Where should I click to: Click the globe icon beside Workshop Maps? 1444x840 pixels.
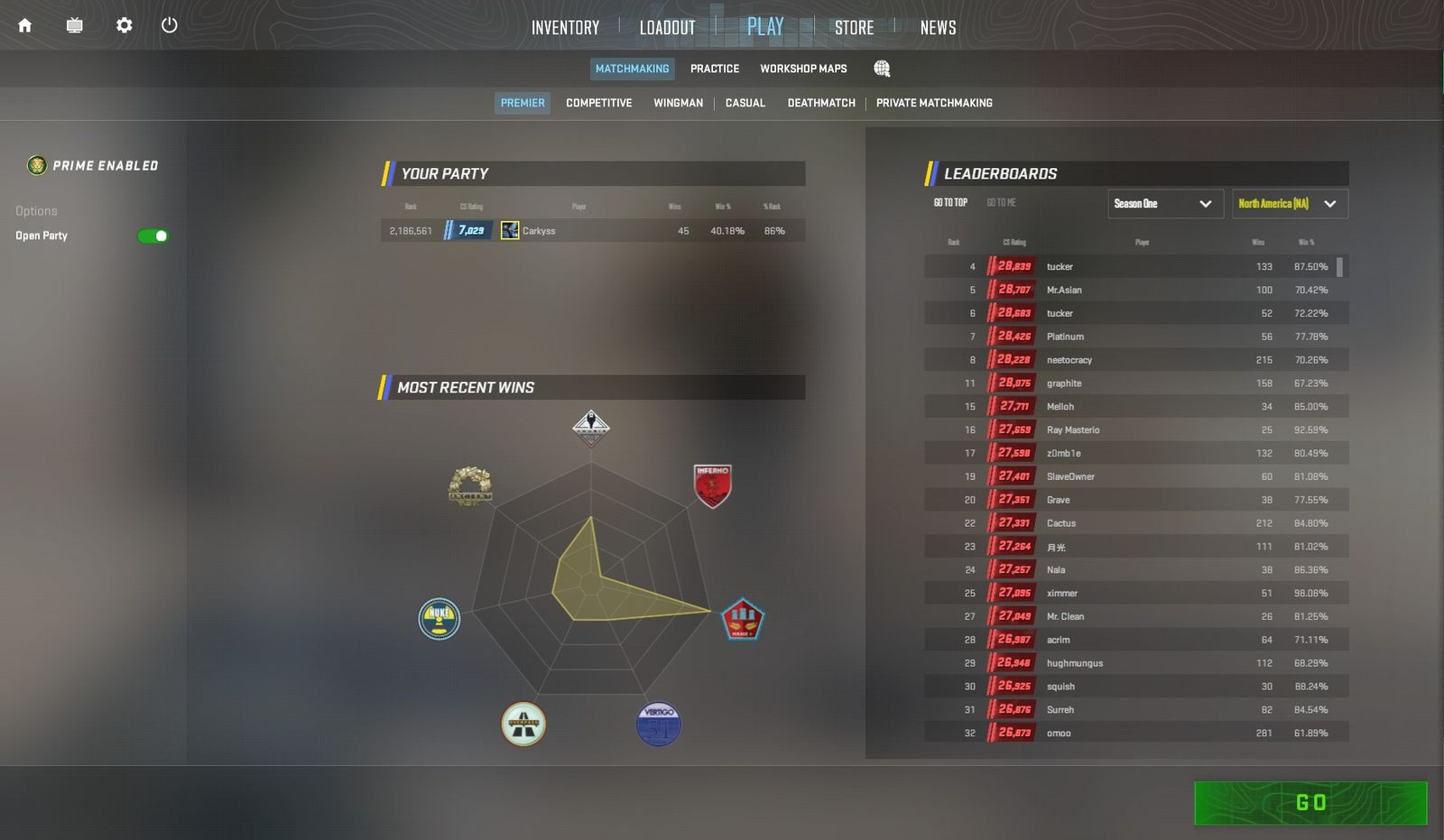coord(882,68)
